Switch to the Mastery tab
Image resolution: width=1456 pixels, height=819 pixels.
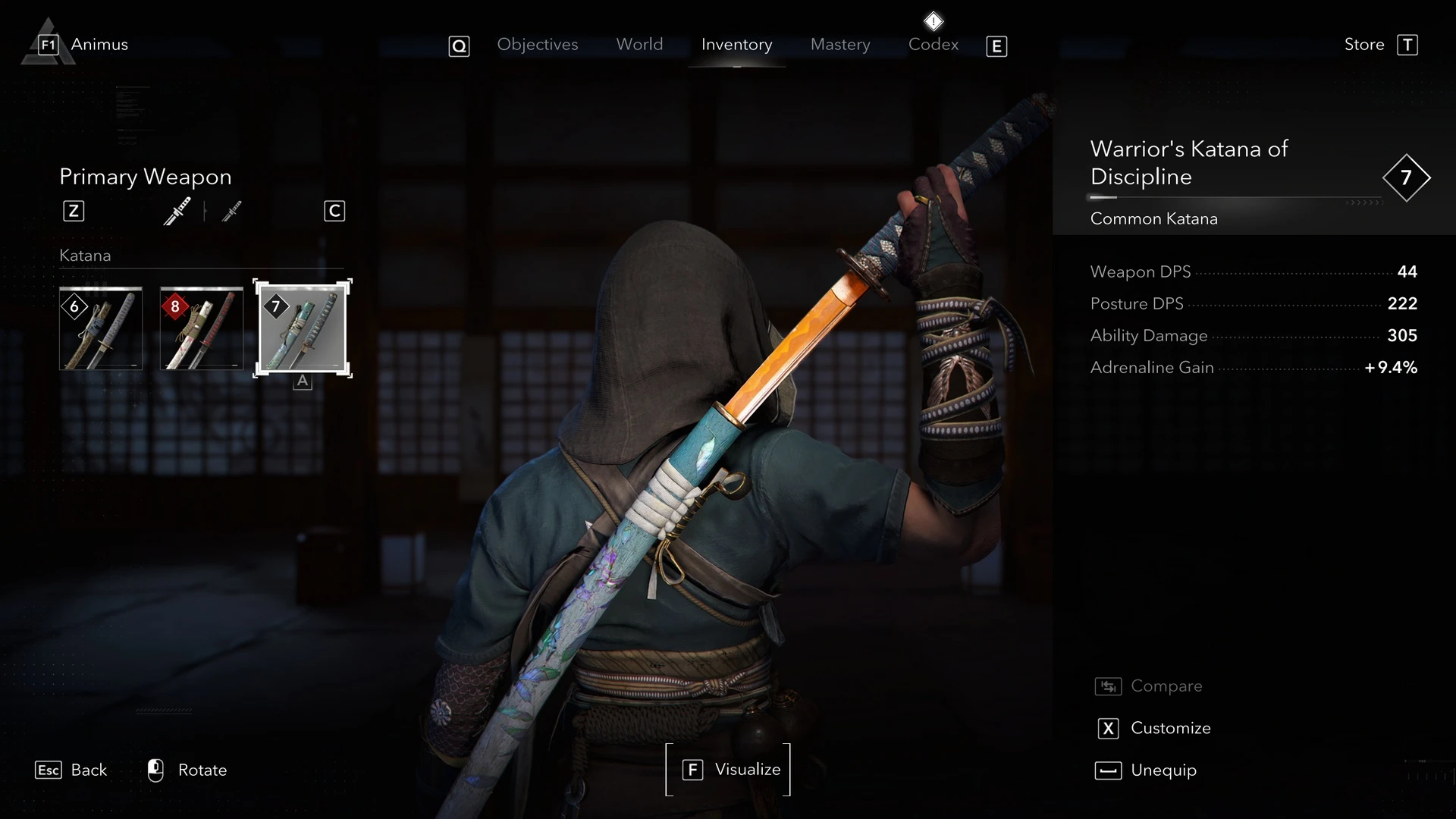[839, 45]
